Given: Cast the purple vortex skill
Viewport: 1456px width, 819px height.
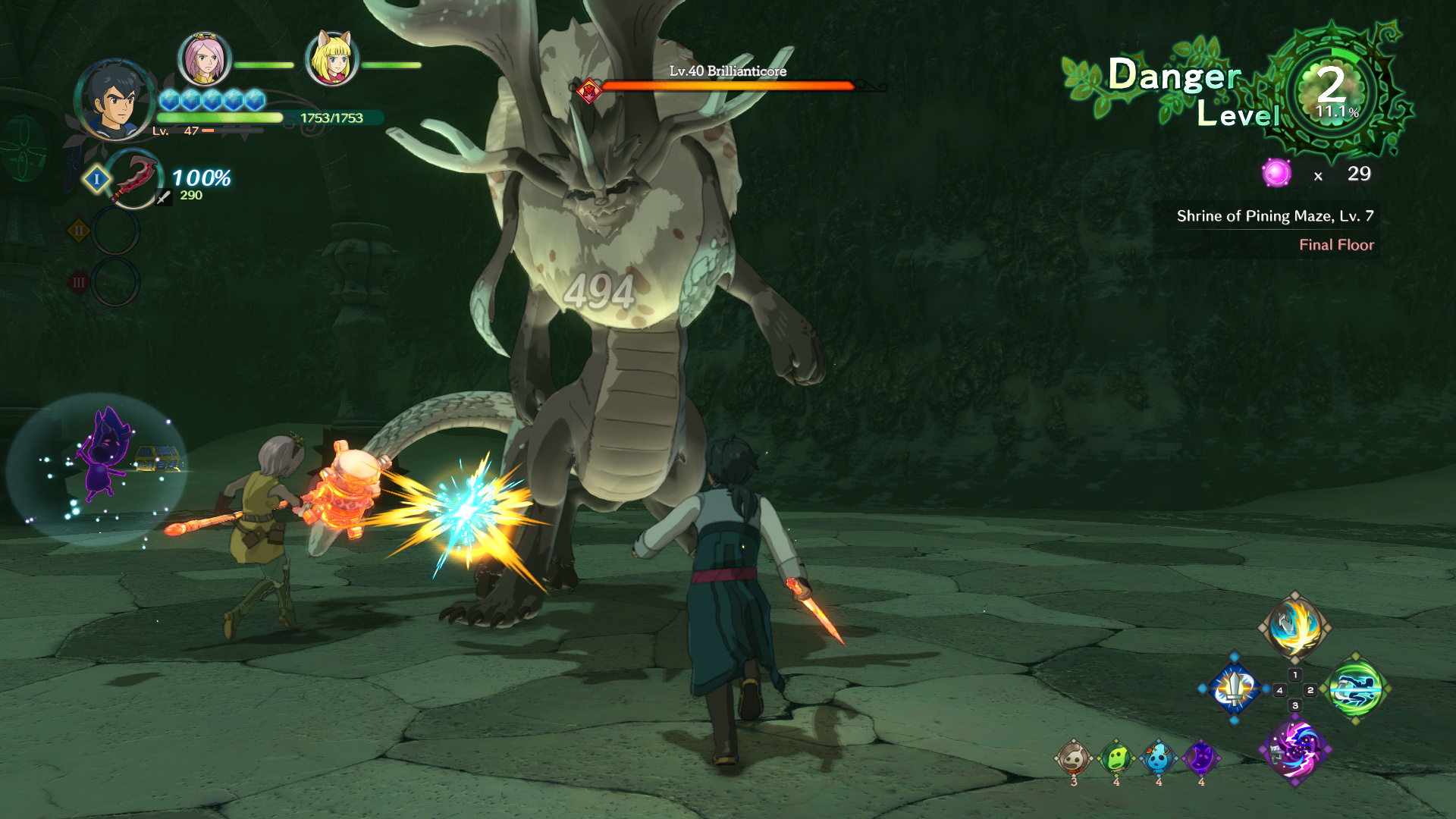Looking at the screenshot, I should click(x=1294, y=749).
